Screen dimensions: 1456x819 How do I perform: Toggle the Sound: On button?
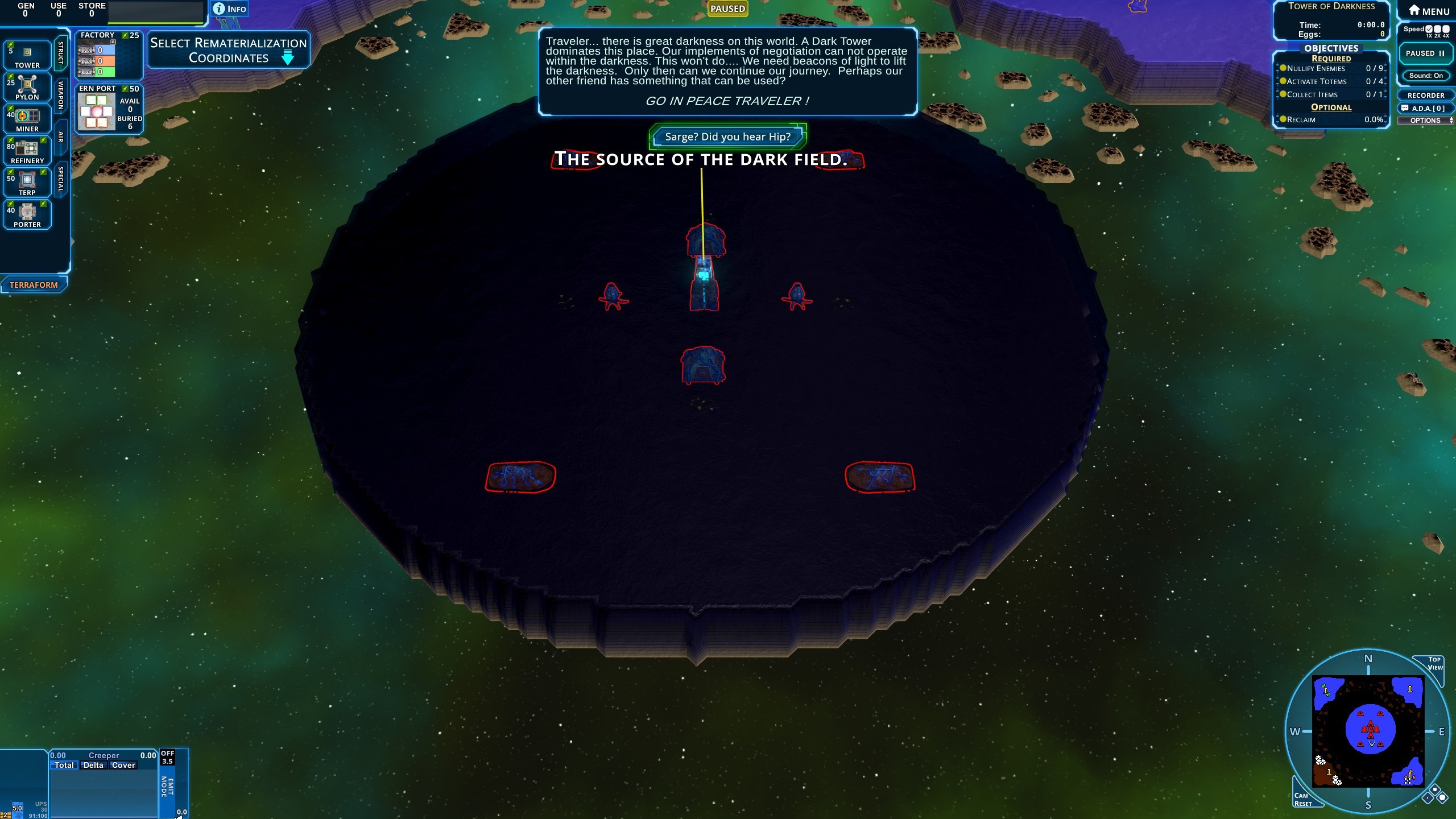(1425, 76)
